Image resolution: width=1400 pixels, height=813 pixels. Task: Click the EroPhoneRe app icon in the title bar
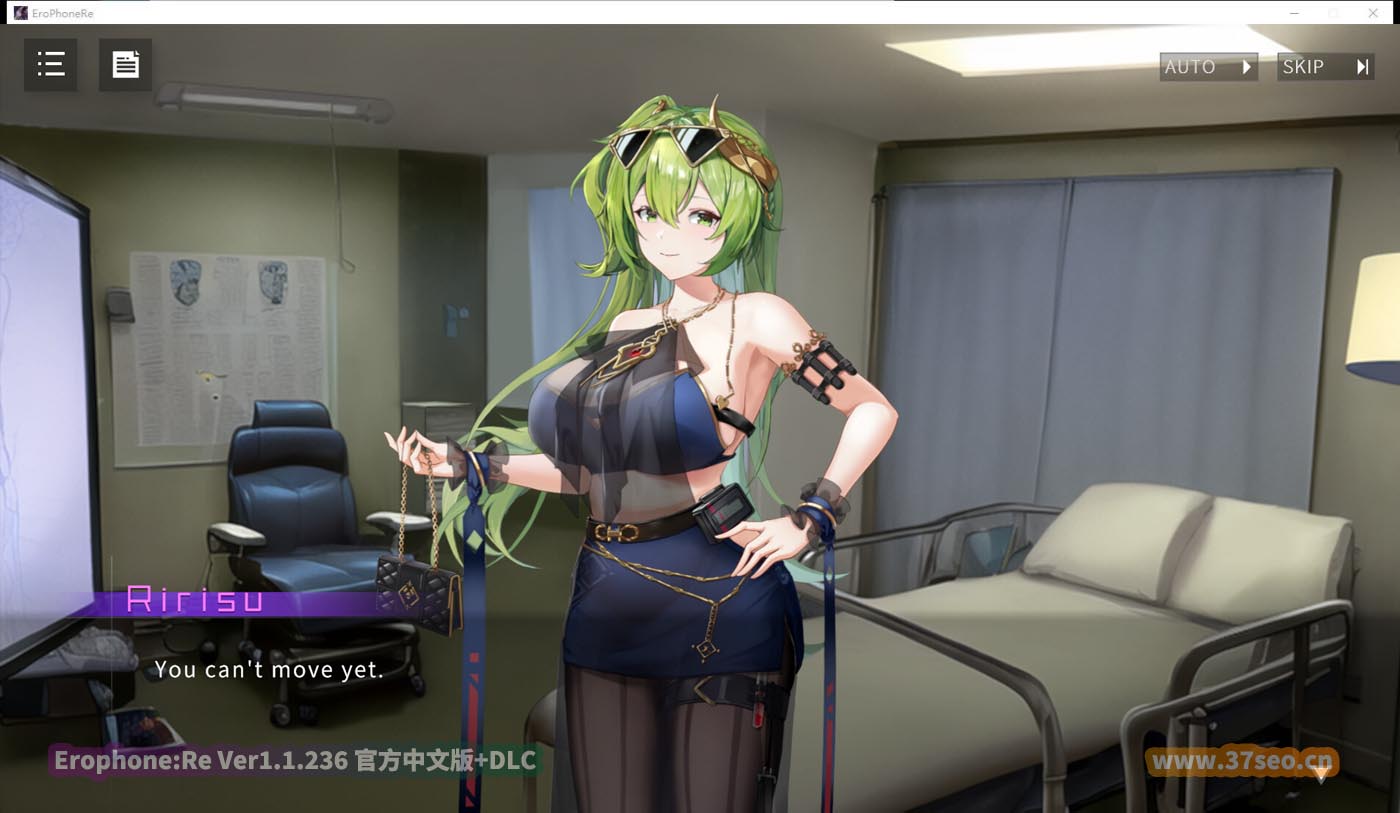[x=22, y=13]
